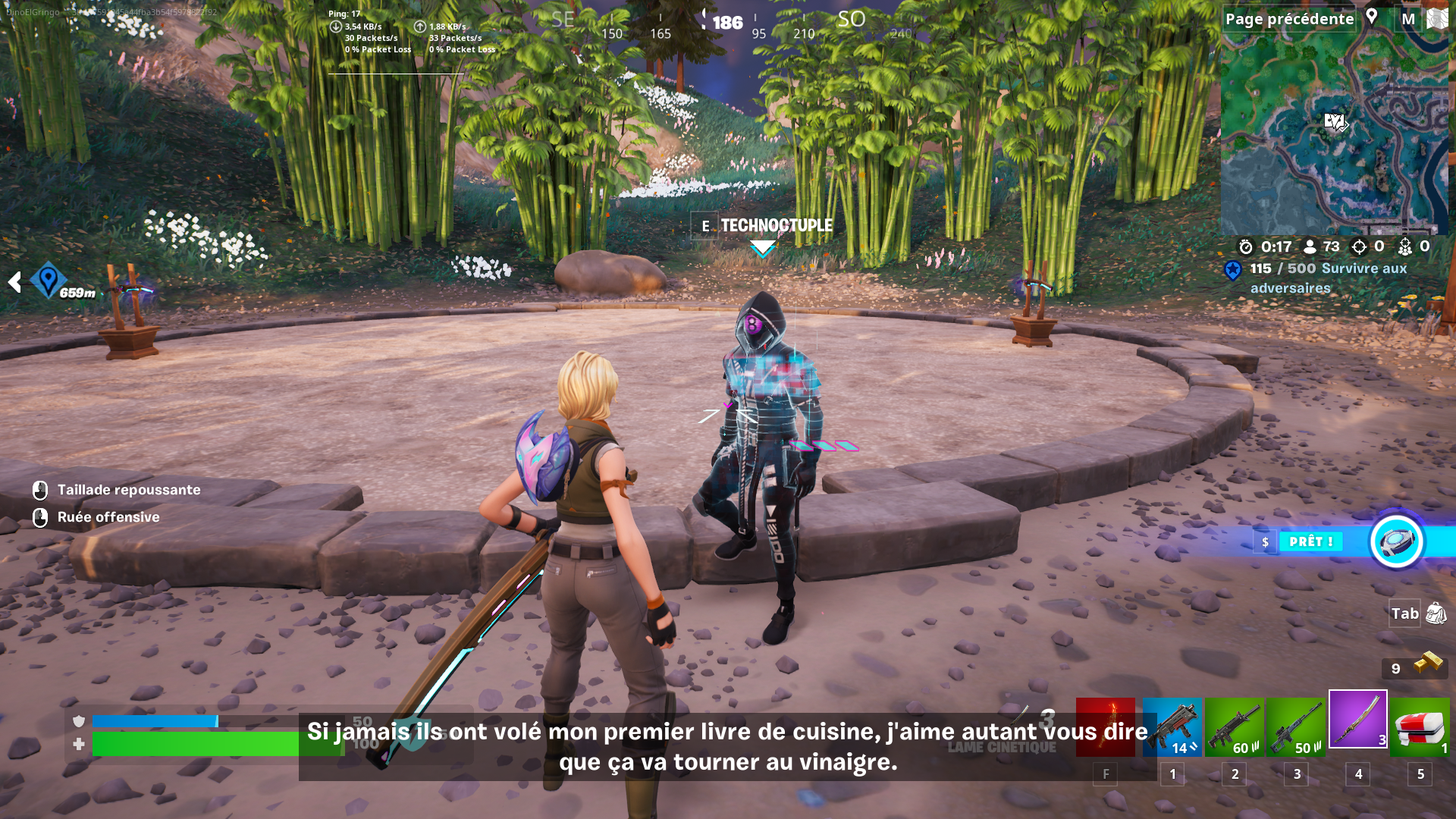Click the gold bars counter
The width and height of the screenshot is (1456, 819).
point(1415,667)
